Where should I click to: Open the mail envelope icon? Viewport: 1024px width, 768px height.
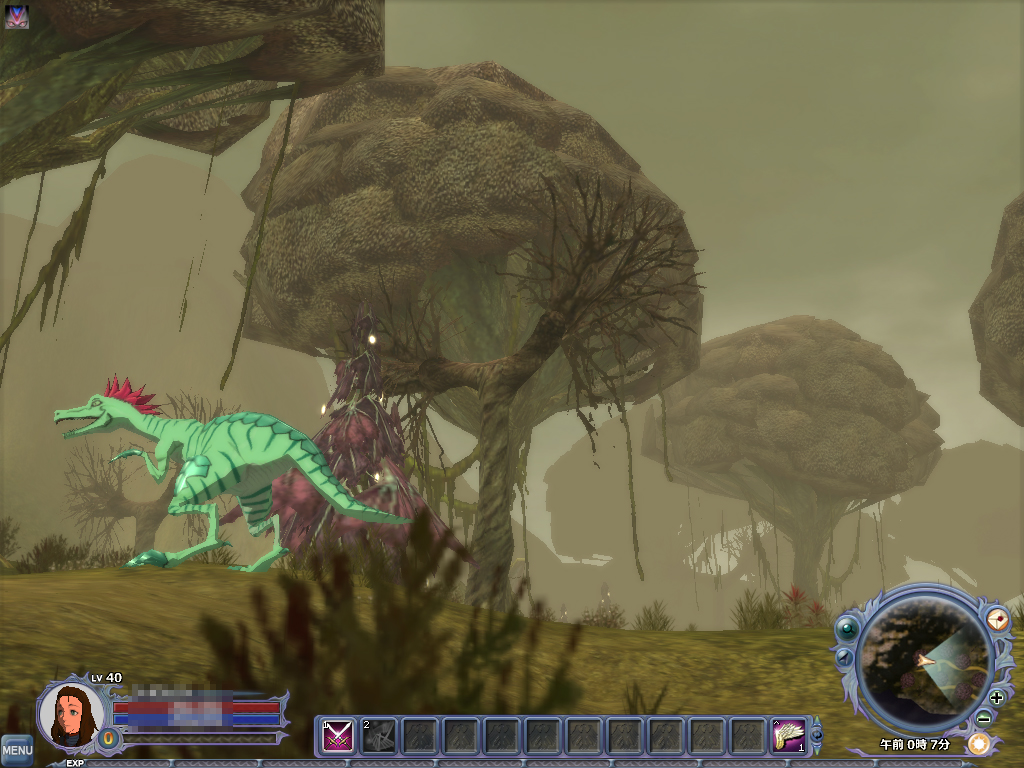tap(997, 619)
